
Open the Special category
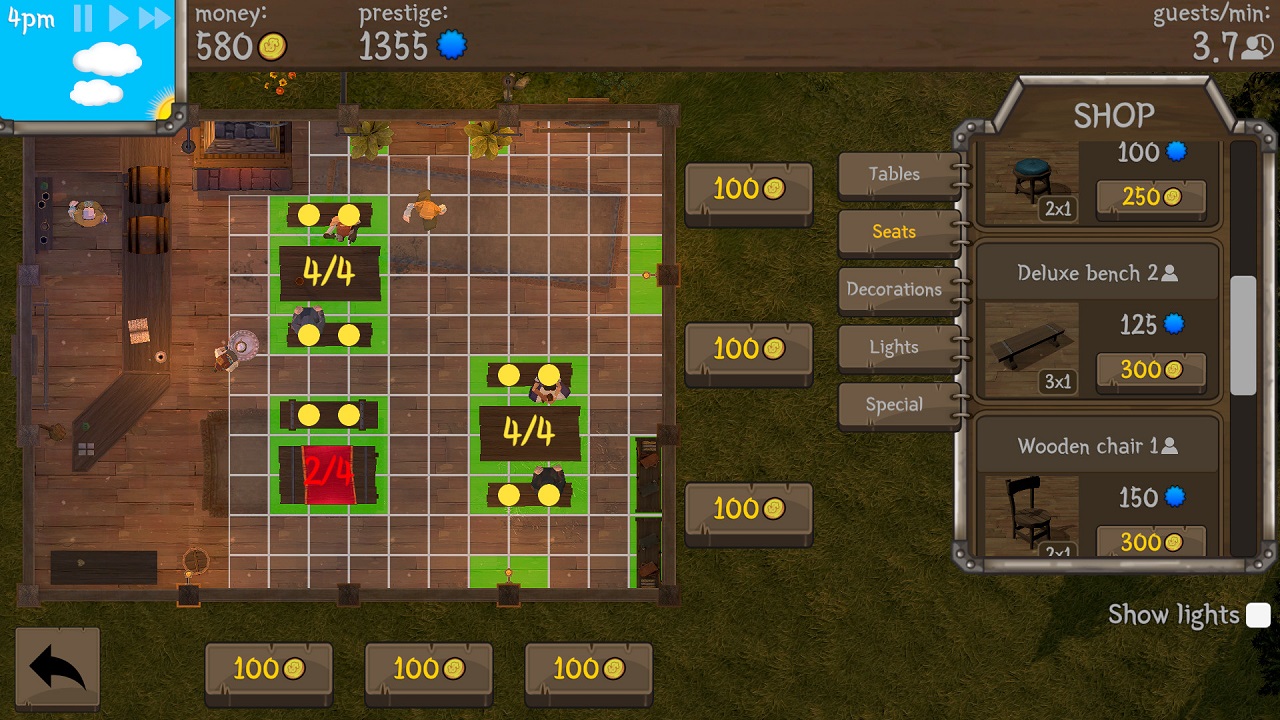click(x=894, y=405)
